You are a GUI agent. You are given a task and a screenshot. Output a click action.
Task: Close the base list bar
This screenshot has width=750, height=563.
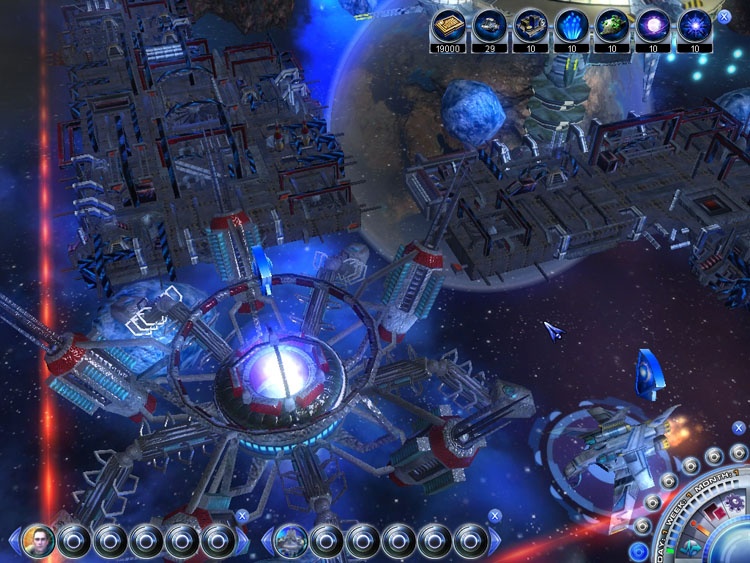click(494, 516)
